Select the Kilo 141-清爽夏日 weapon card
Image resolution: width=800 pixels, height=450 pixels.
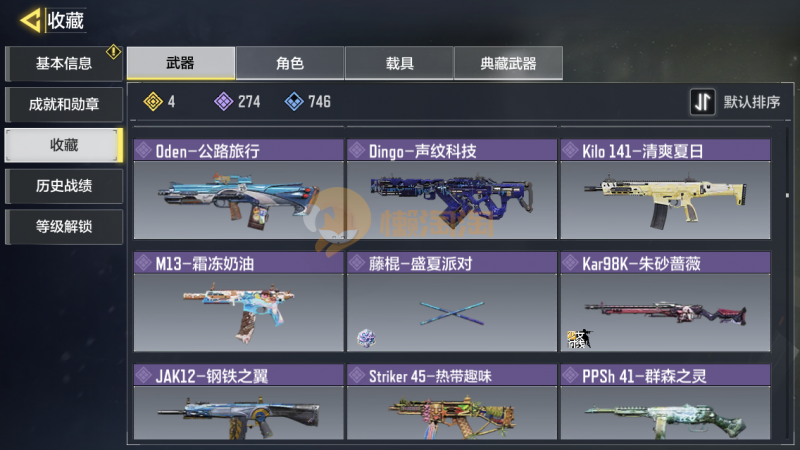664,189
